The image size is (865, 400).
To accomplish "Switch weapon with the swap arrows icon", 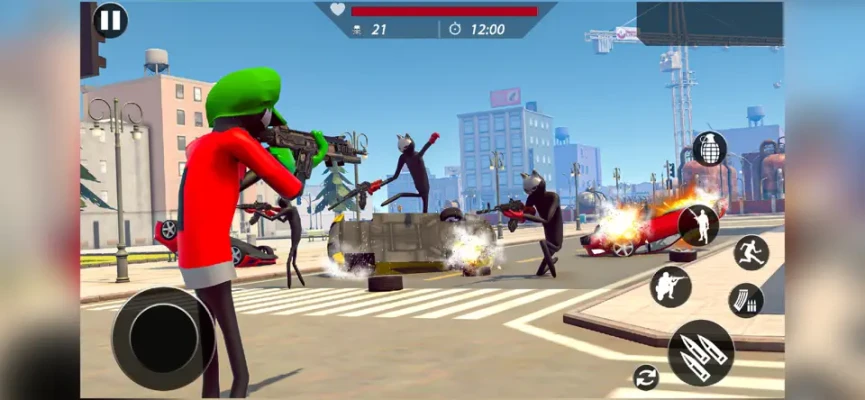I will 646,377.
